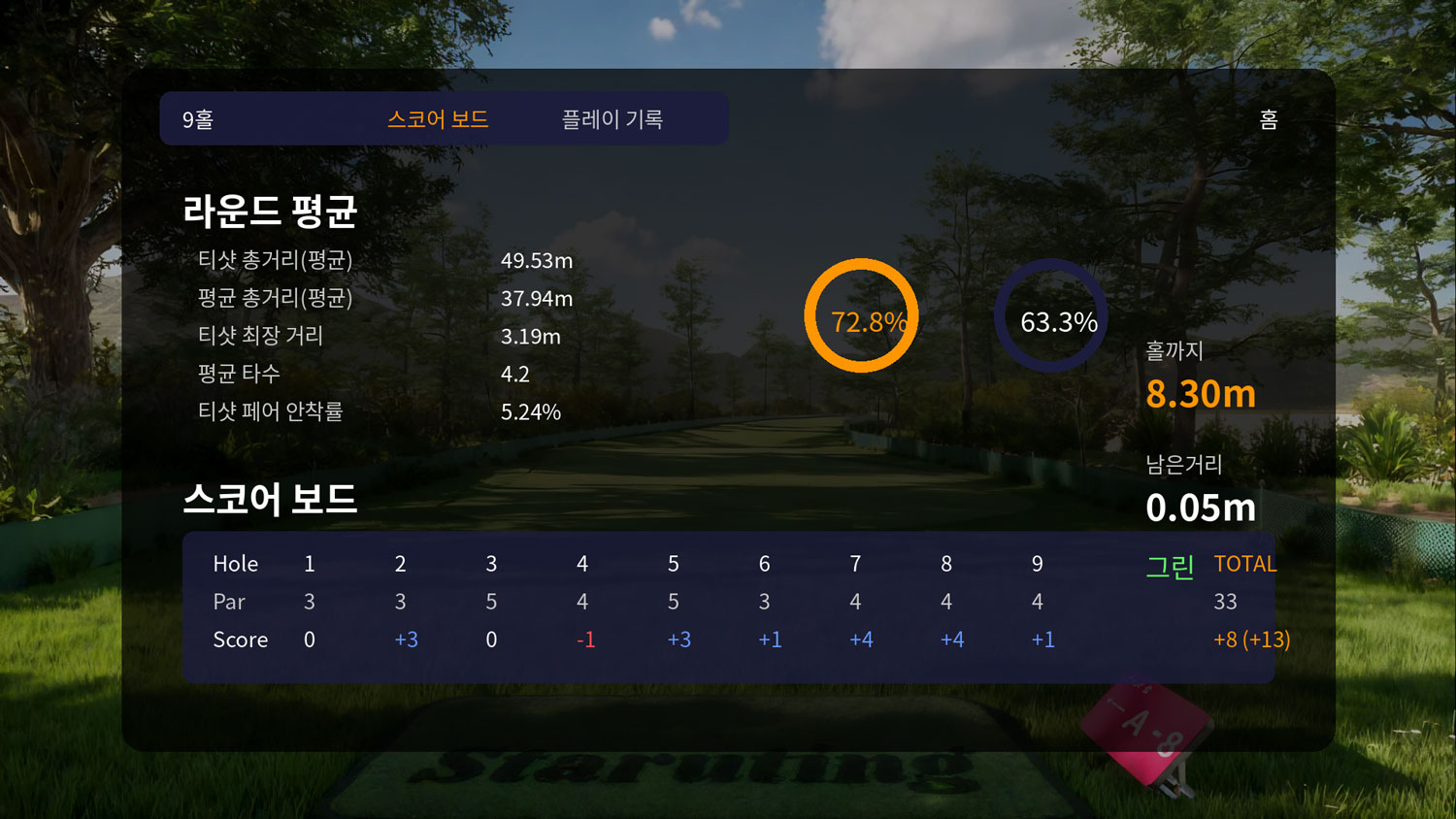Switch to the 스코어 보드 tab
This screenshot has width=1456, height=819.
pos(438,119)
